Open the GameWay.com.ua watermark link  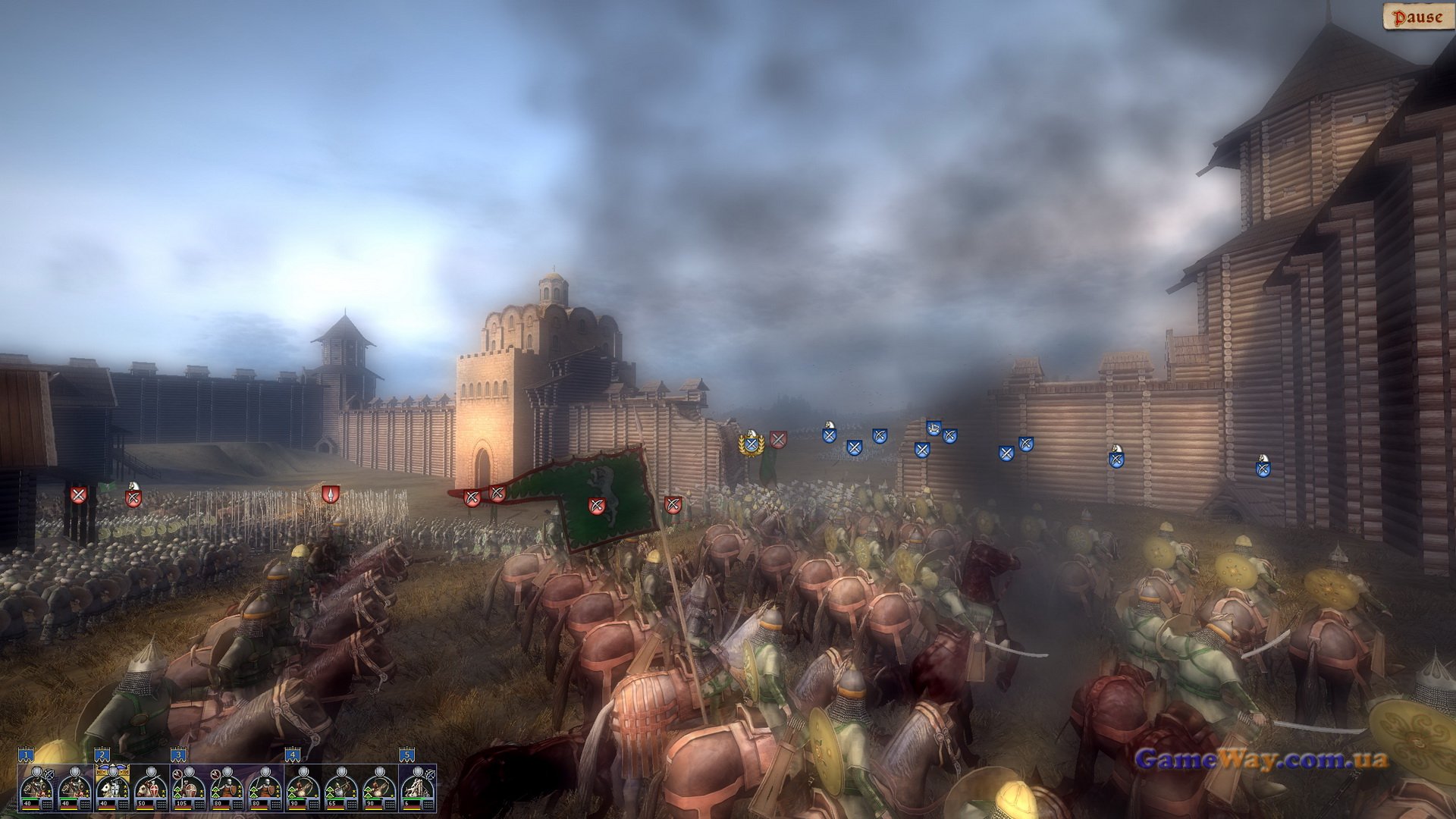click(x=1261, y=759)
